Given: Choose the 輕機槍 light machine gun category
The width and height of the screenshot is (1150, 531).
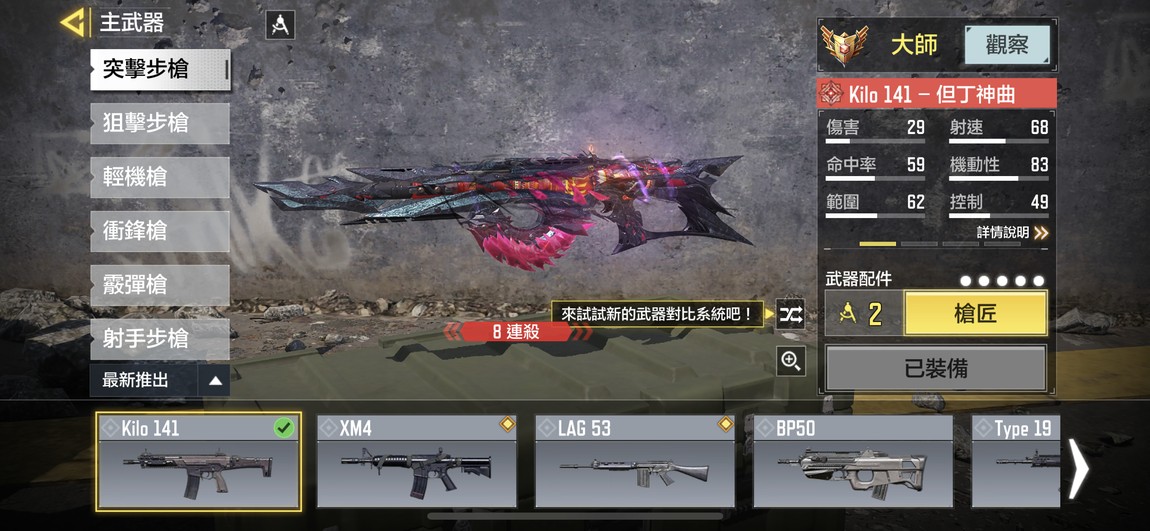Looking at the screenshot, I should pyautogui.click(x=160, y=178).
